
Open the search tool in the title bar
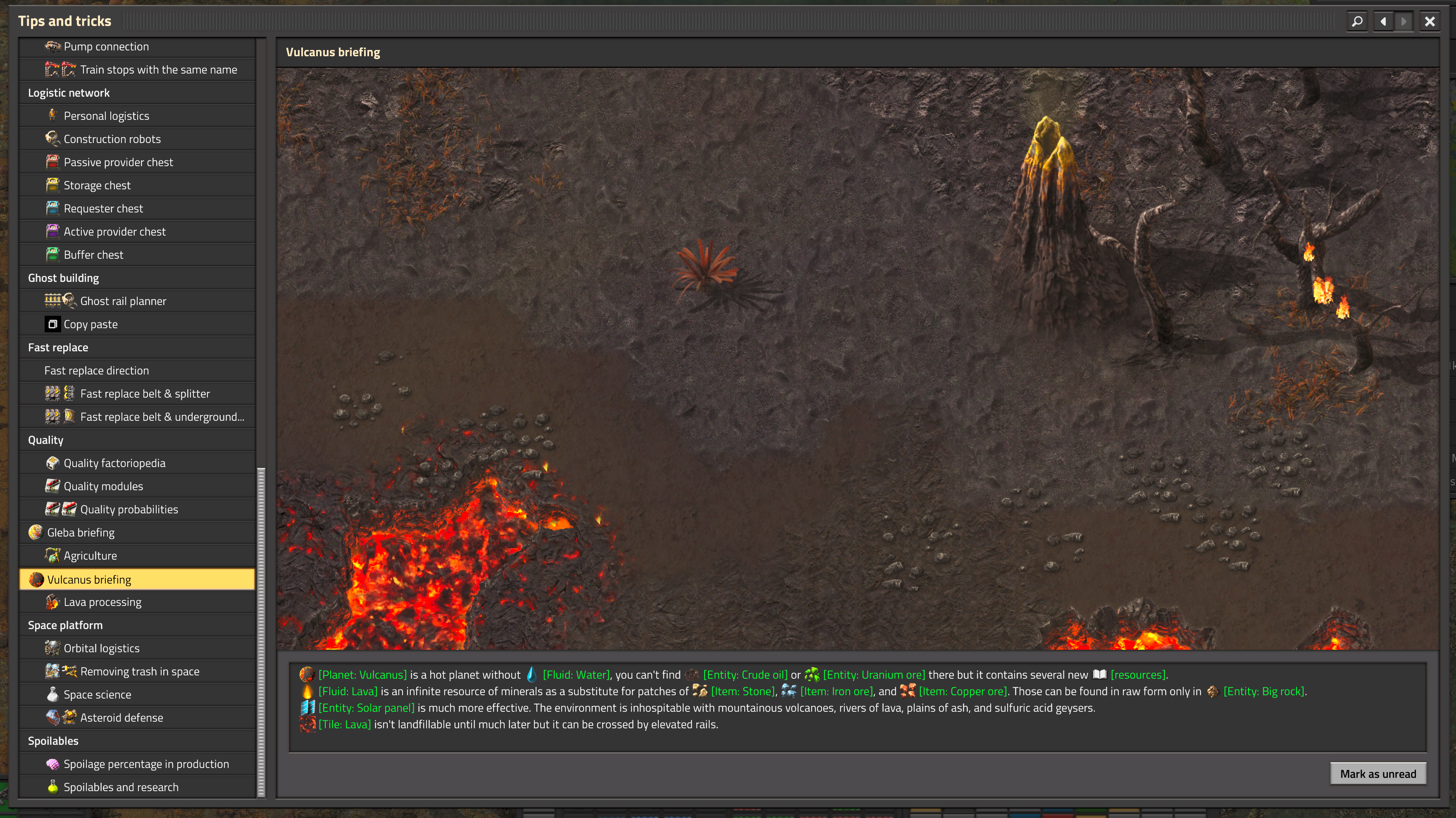1356,21
